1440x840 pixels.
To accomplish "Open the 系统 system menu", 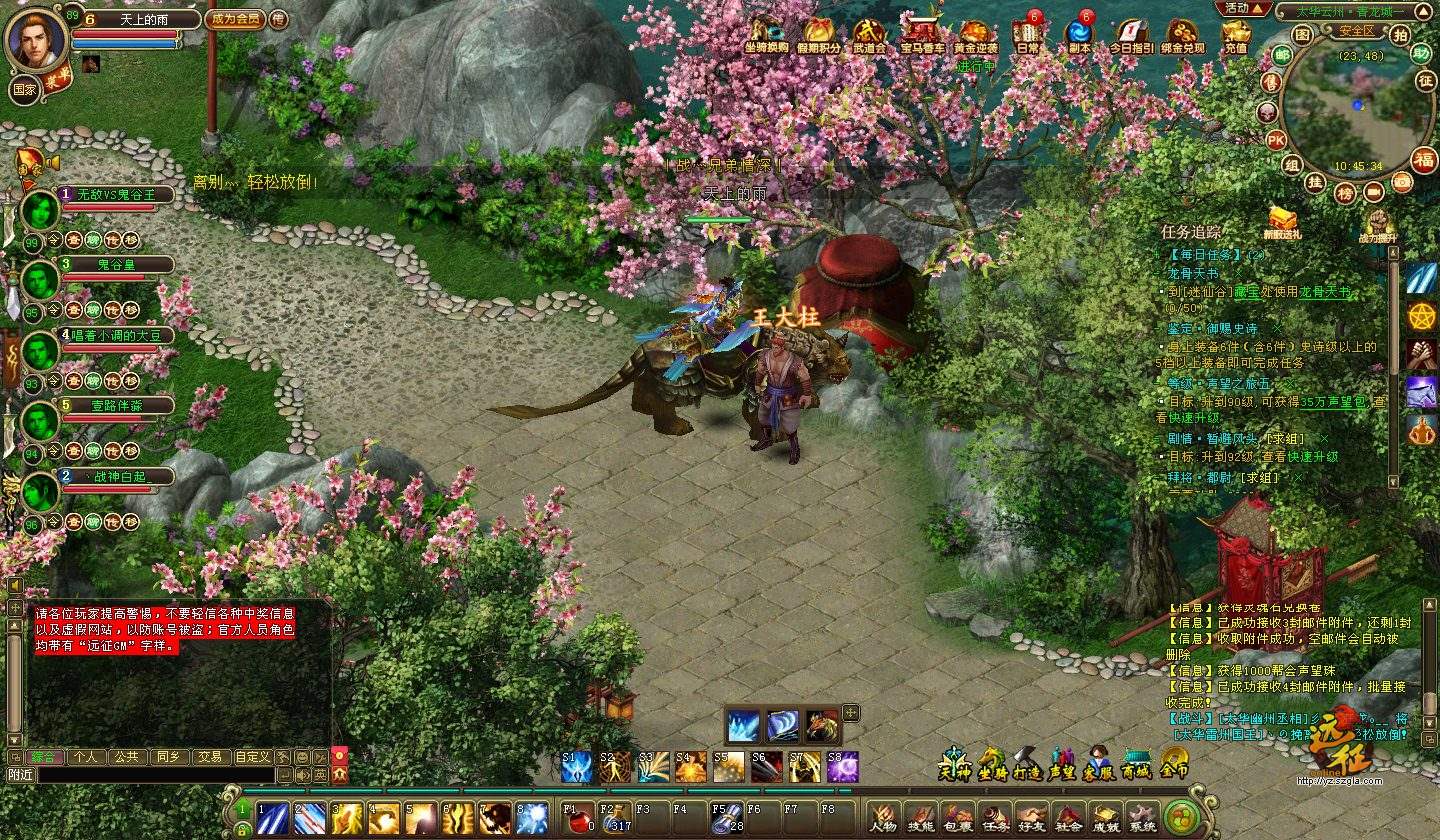I will click(1141, 818).
